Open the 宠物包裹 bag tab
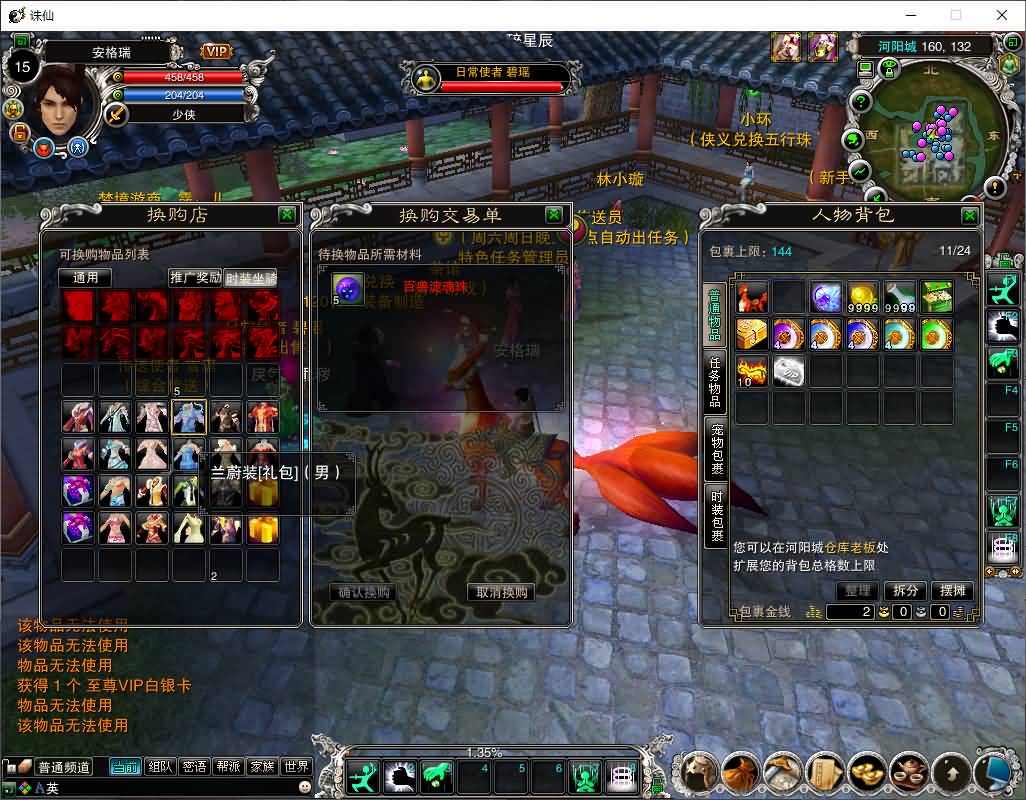The width and height of the screenshot is (1026, 800). pos(716,448)
